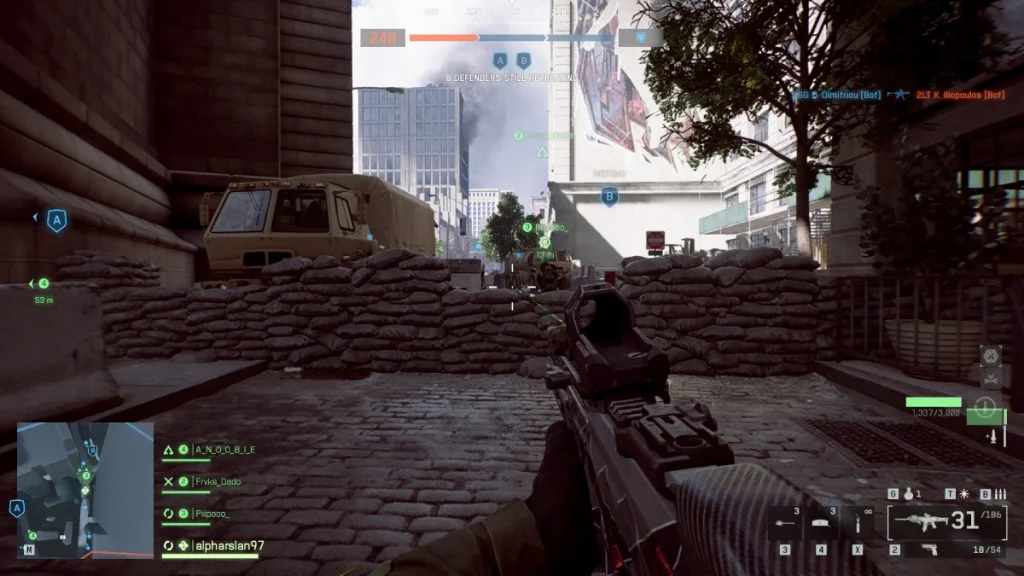1024x576 pixels.
Task: Select the infinite-use tool slot marked X
Action: coord(858,521)
